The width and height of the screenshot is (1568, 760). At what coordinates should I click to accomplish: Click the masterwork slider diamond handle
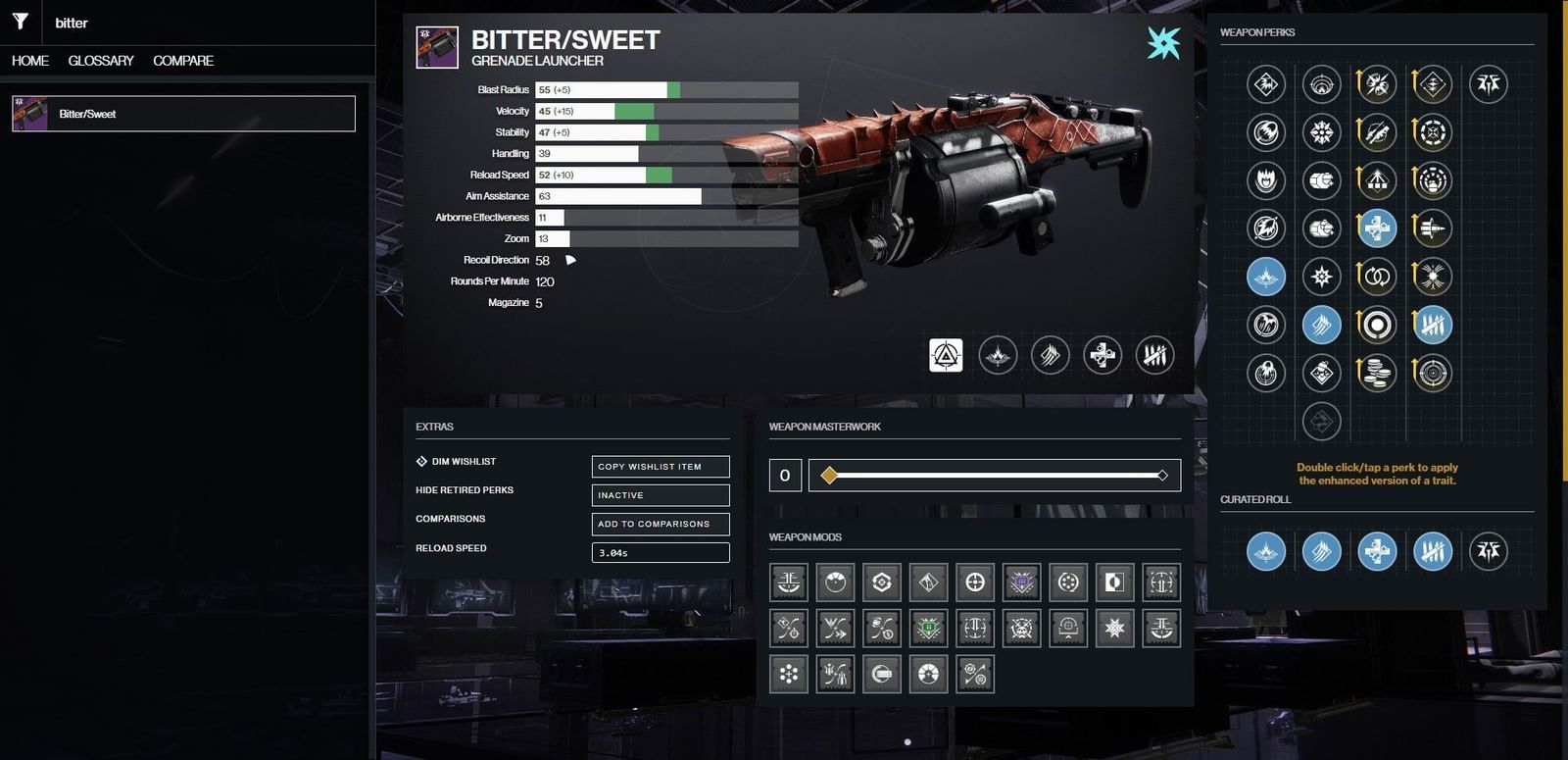click(828, 475)
